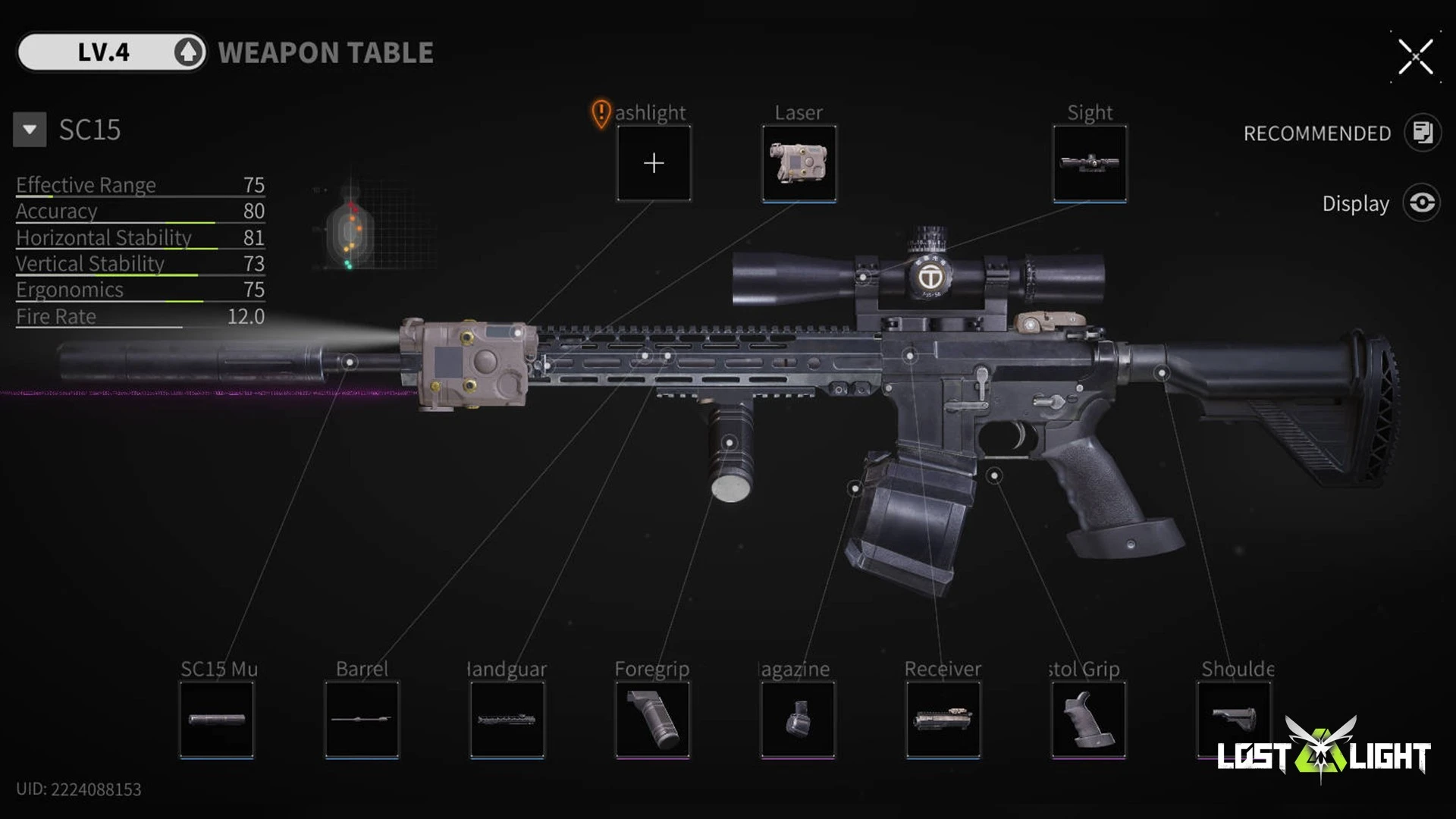The width and height of the screenshot is (1456, 819).
Task: Open the Receiver attachment slot
Action: 943,719
